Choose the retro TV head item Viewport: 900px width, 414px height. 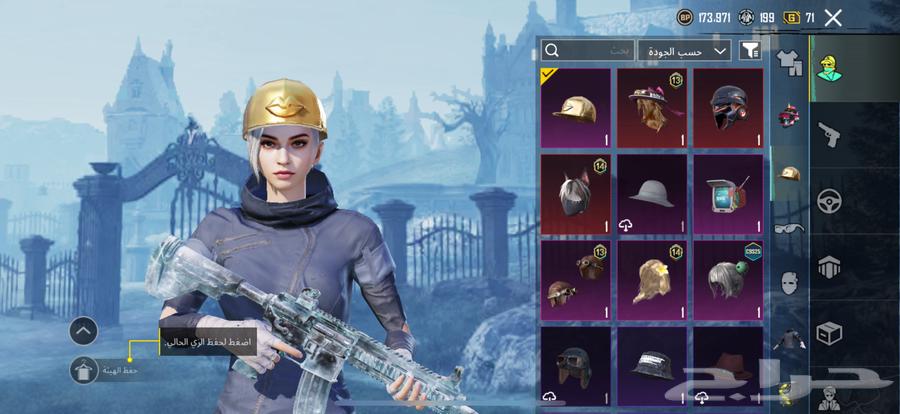click(x=728, y=193)
